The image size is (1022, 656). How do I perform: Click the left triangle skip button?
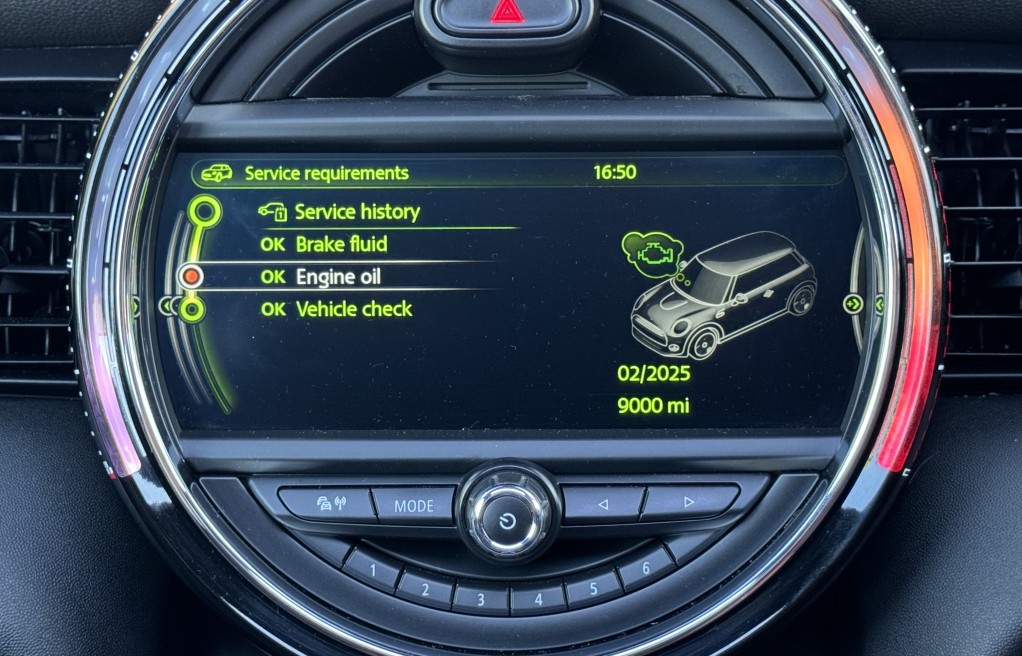(602, 504)
